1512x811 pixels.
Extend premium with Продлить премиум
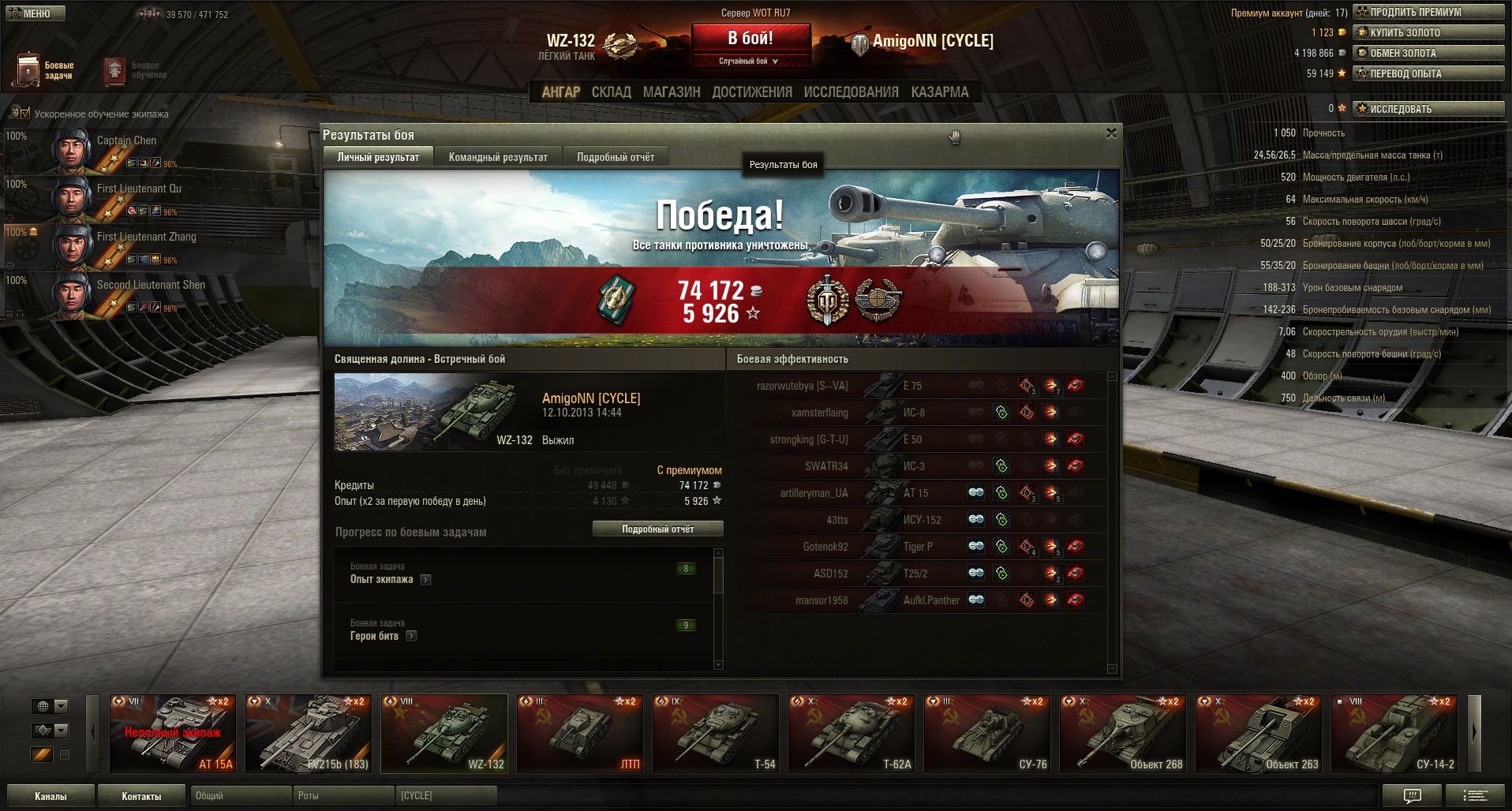(1428, 12)
